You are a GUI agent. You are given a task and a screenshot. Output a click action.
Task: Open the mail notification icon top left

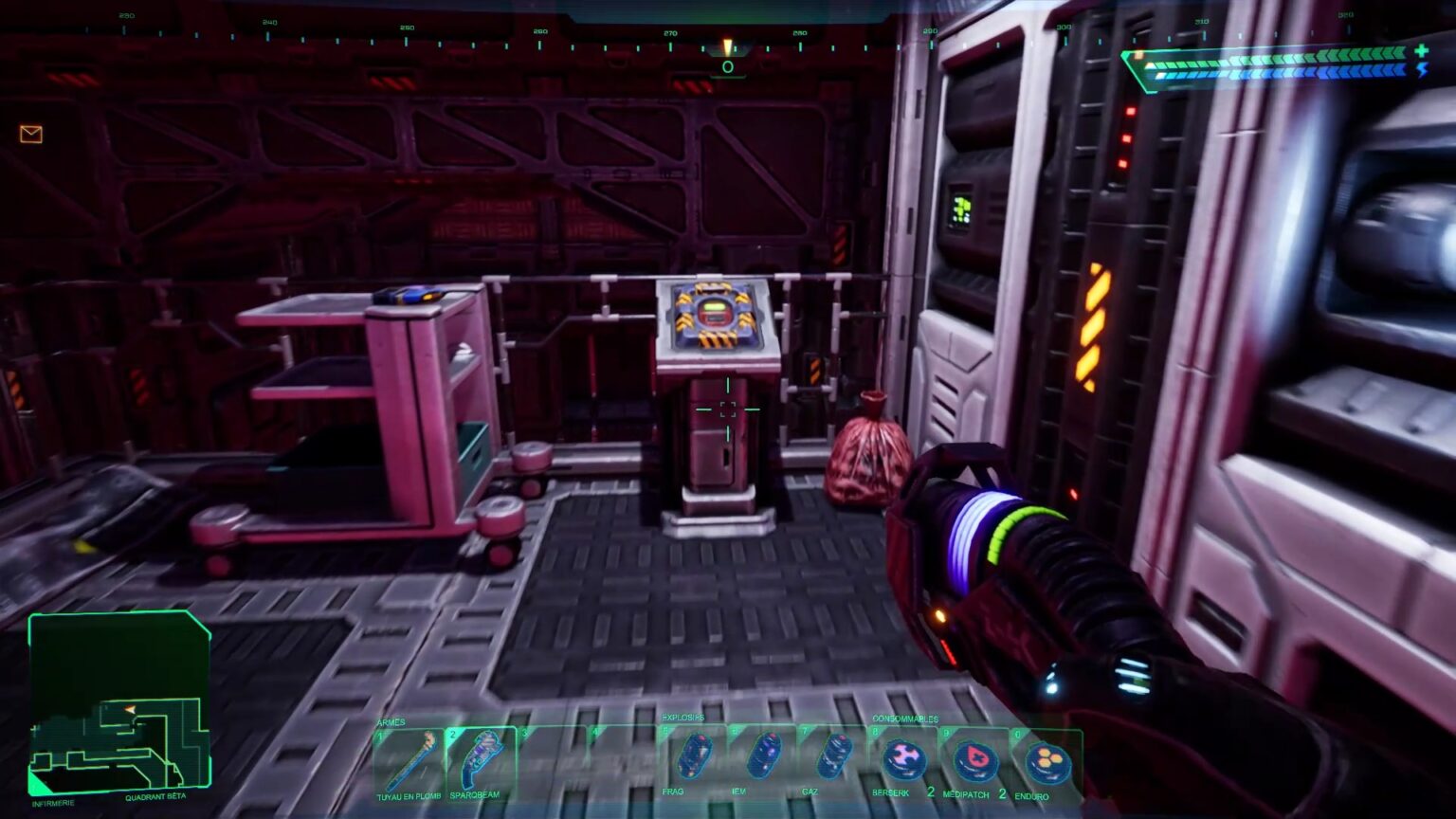(31, 133)
